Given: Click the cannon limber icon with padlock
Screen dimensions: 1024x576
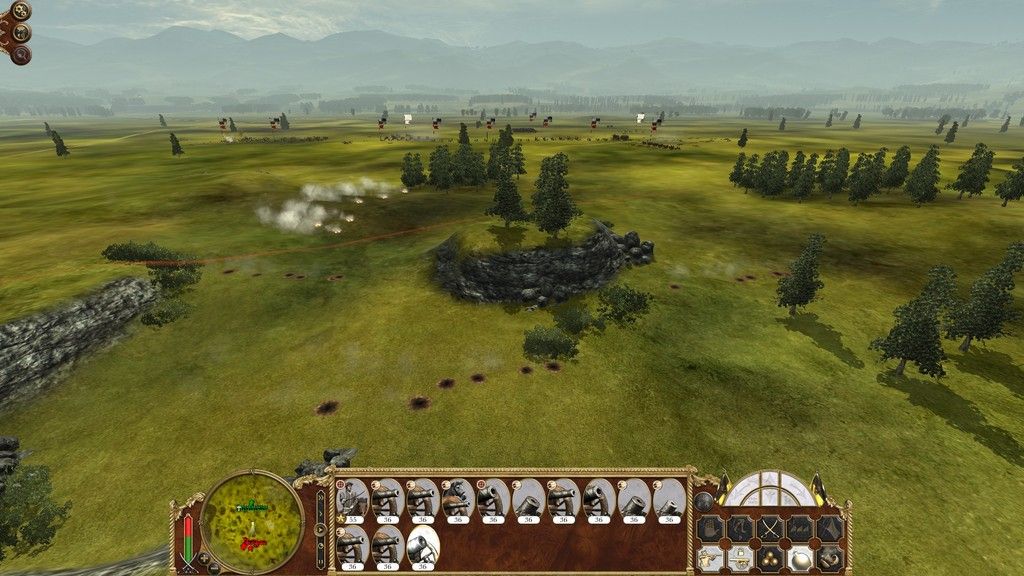Looking at the screenshot, I should pyautogui.click(x=740, y=558).
